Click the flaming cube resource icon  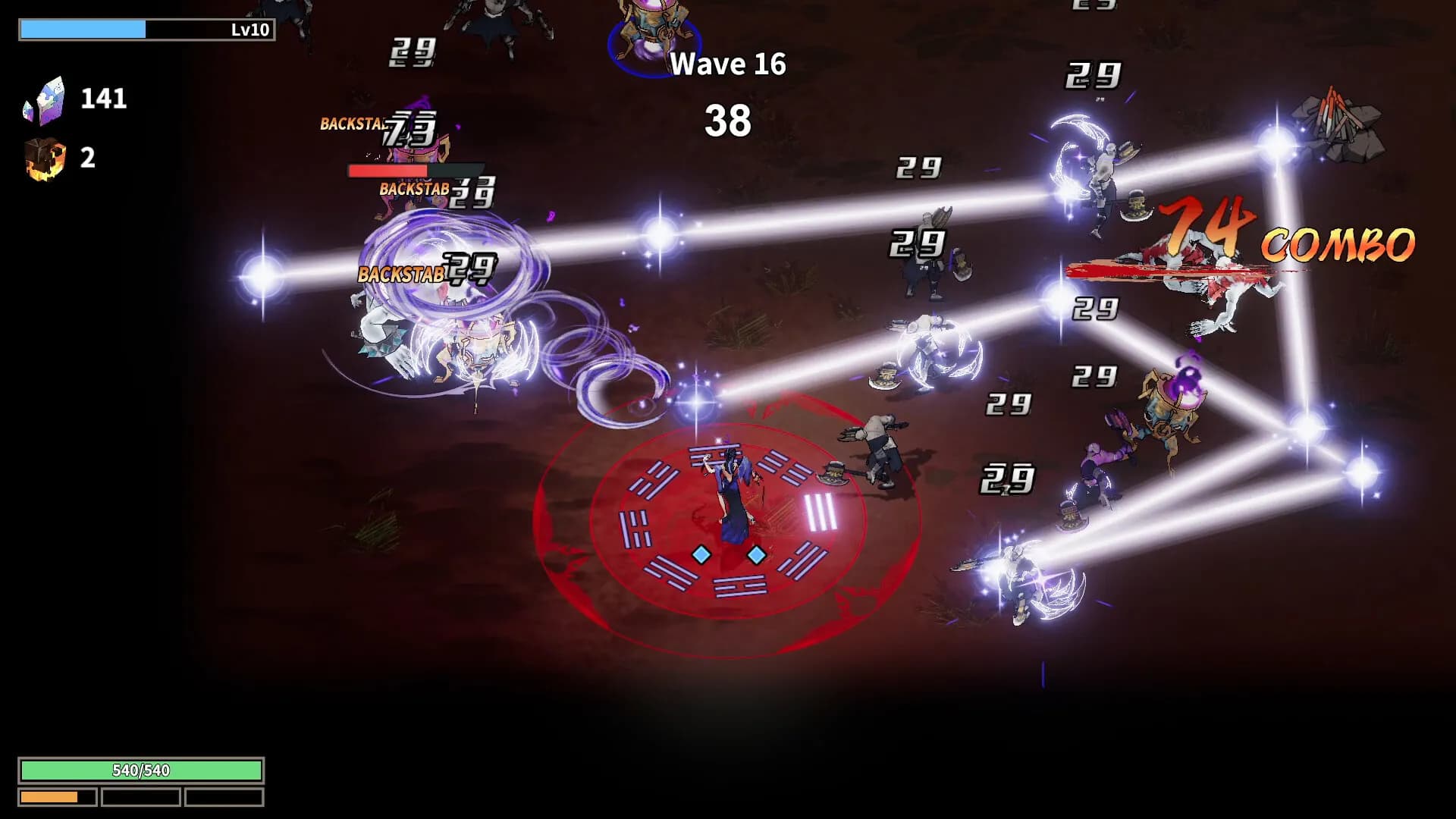[x=45, y=158]
